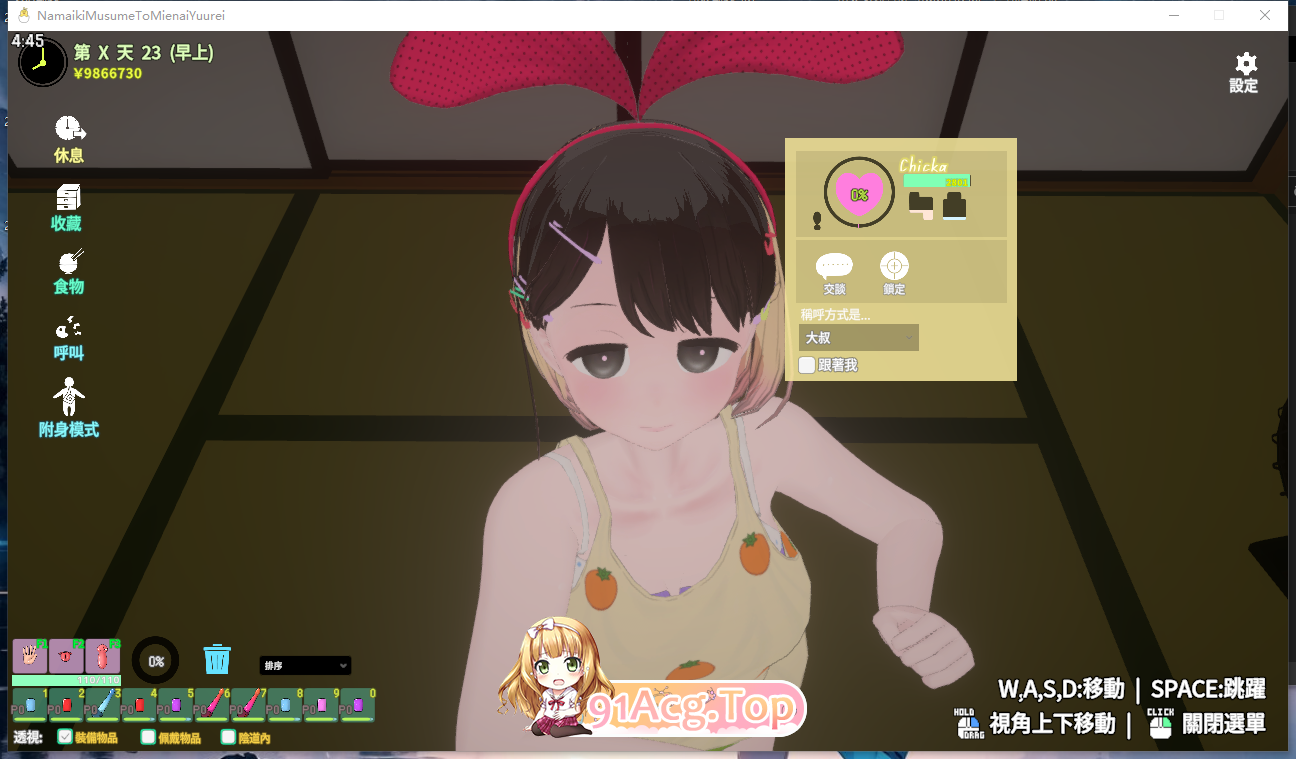This screenshot has height=759, width=1296.
Task: Engage the 鎖定 lock-on crosshair icon
Action: coord(893,270)
